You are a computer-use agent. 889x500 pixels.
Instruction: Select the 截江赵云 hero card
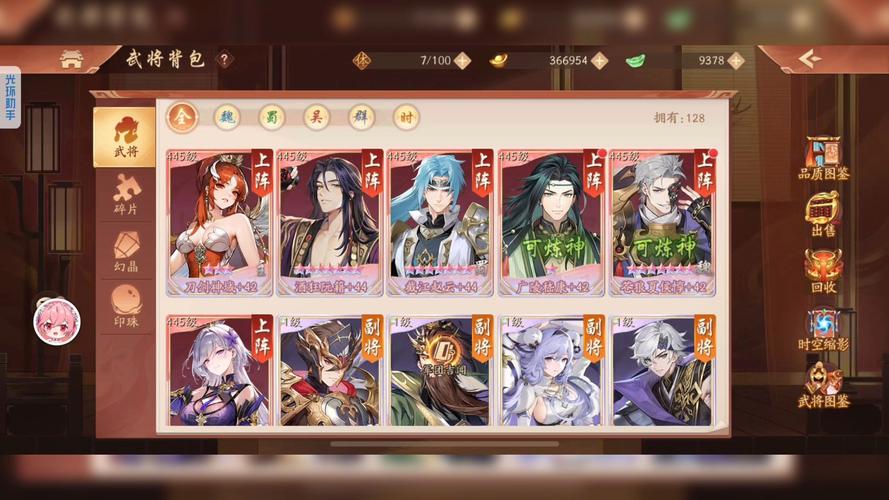click(x=440, y=223)
